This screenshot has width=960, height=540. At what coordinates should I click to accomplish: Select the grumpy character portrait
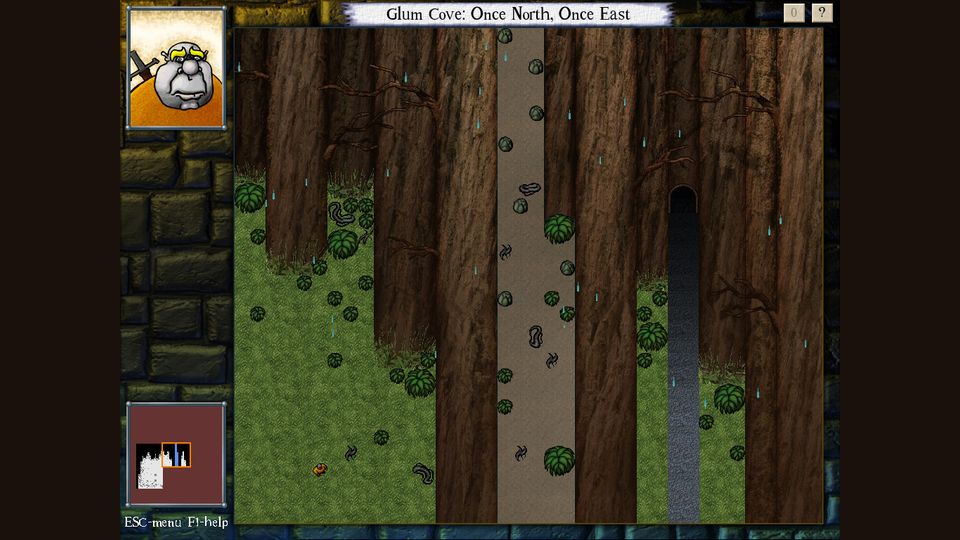coord(176,69)
